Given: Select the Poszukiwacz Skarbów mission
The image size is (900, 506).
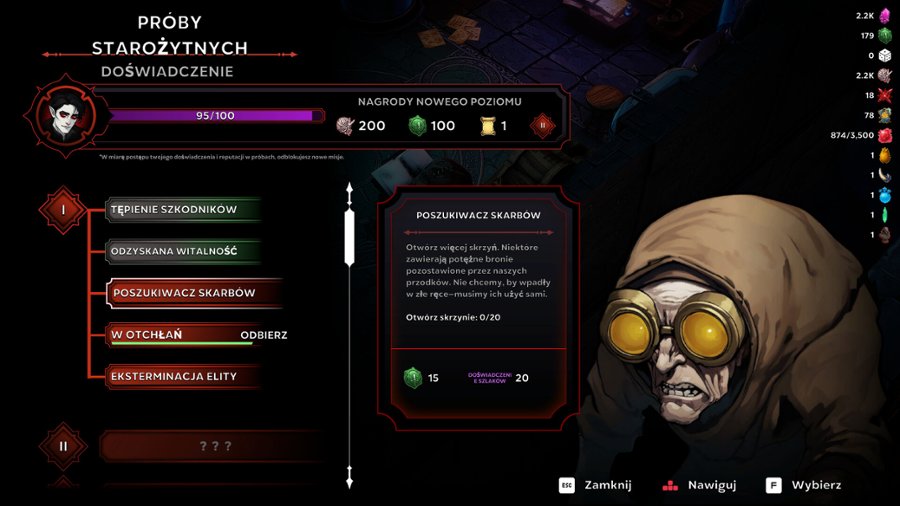Looking at the screenshot, I should coord(185,293).
